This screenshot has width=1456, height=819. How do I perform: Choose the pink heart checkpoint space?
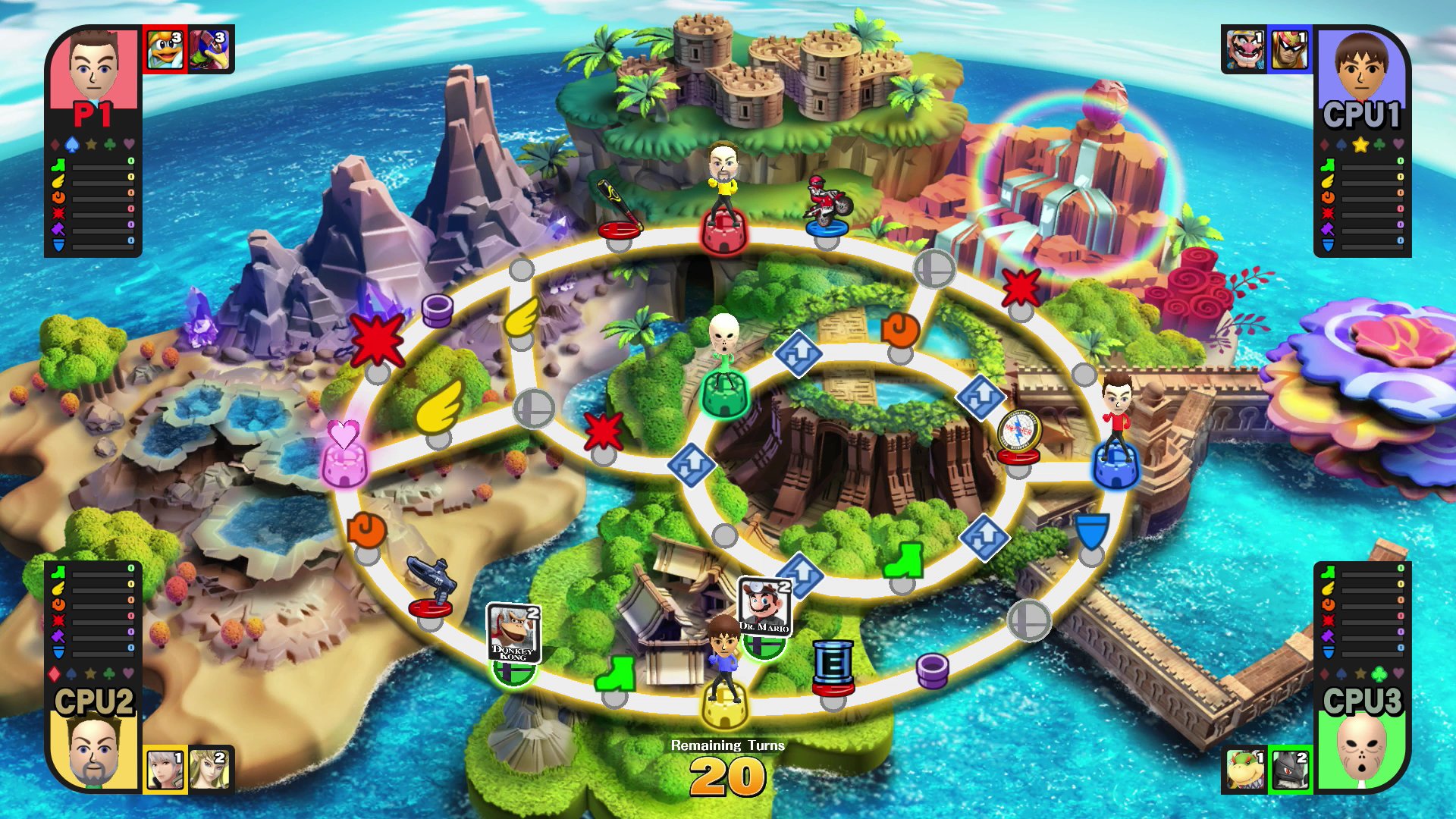(344, 455)
